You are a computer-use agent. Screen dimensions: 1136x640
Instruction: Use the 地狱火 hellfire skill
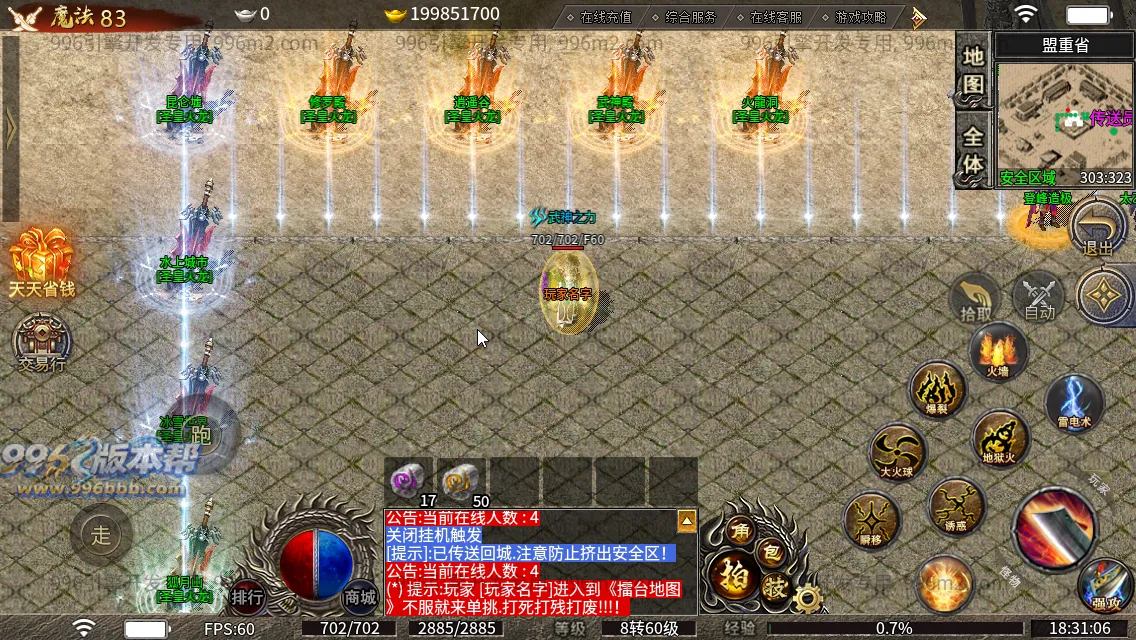coord(1000,438)
